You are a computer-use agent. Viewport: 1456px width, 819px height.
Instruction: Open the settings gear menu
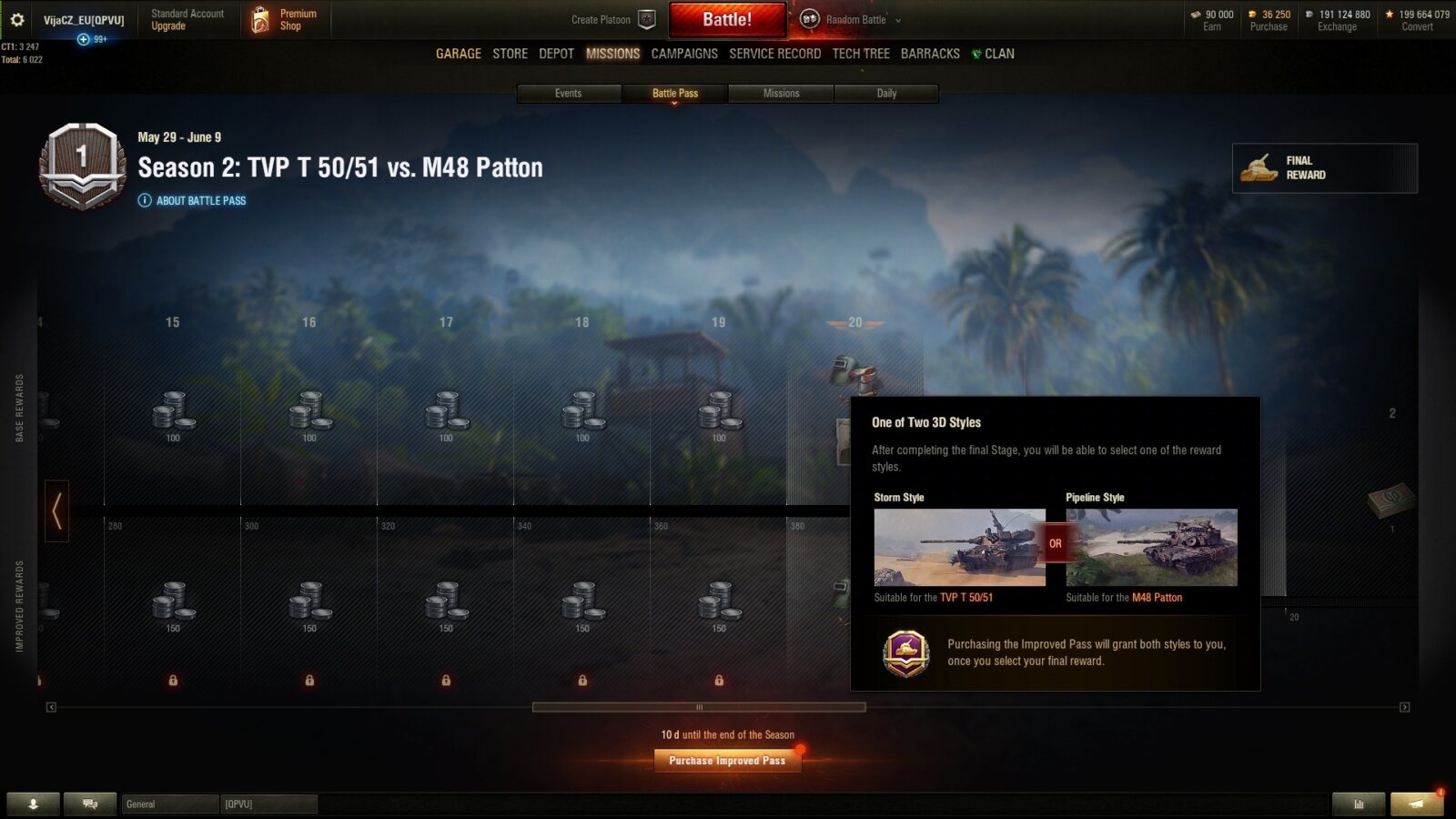pyautogui.click(x=16, y=19)
